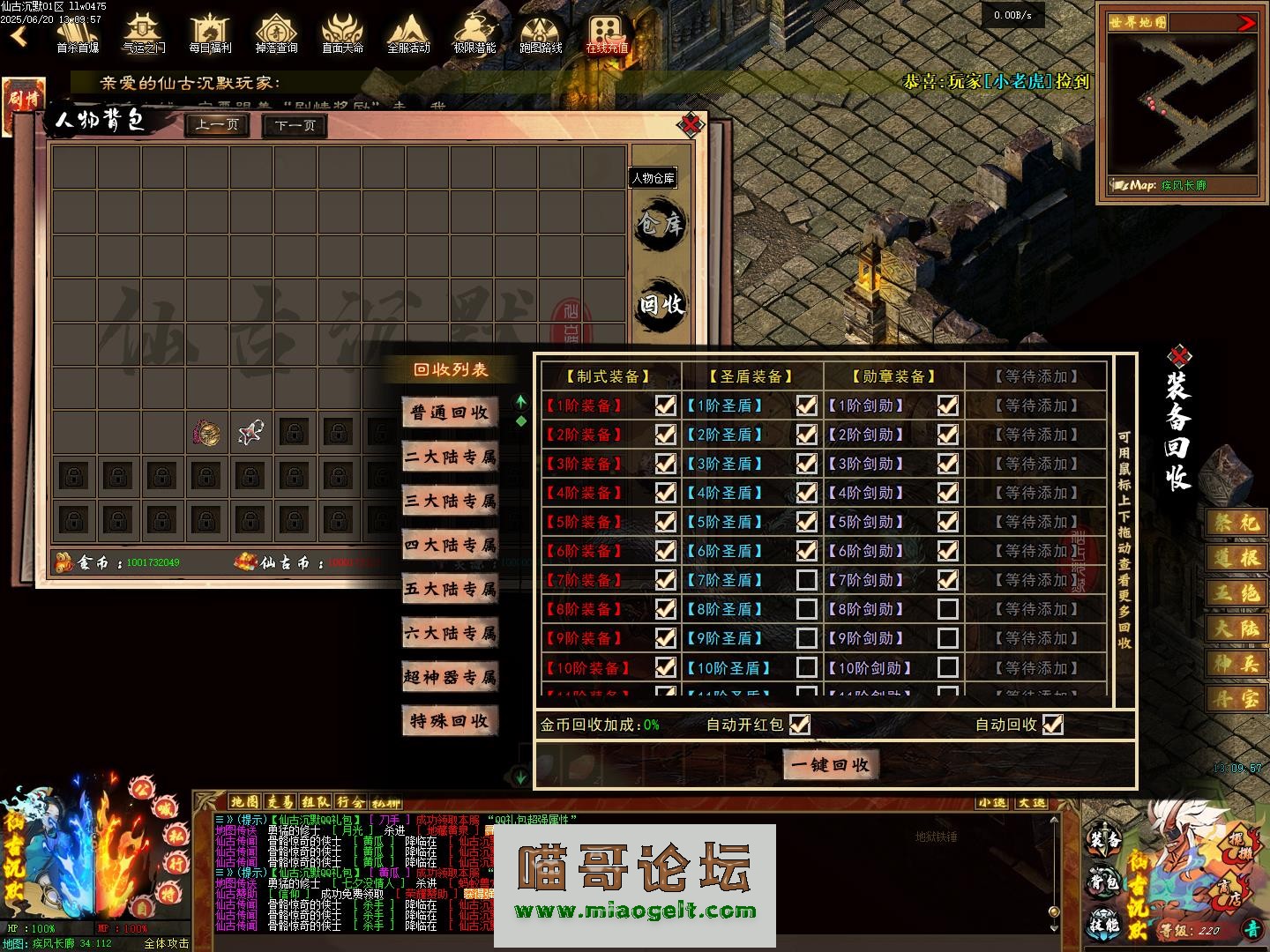This screenshot has width=1270, height=952.
Task: Switch to 超神器专属 recycle category
Action: pos(450,677)
